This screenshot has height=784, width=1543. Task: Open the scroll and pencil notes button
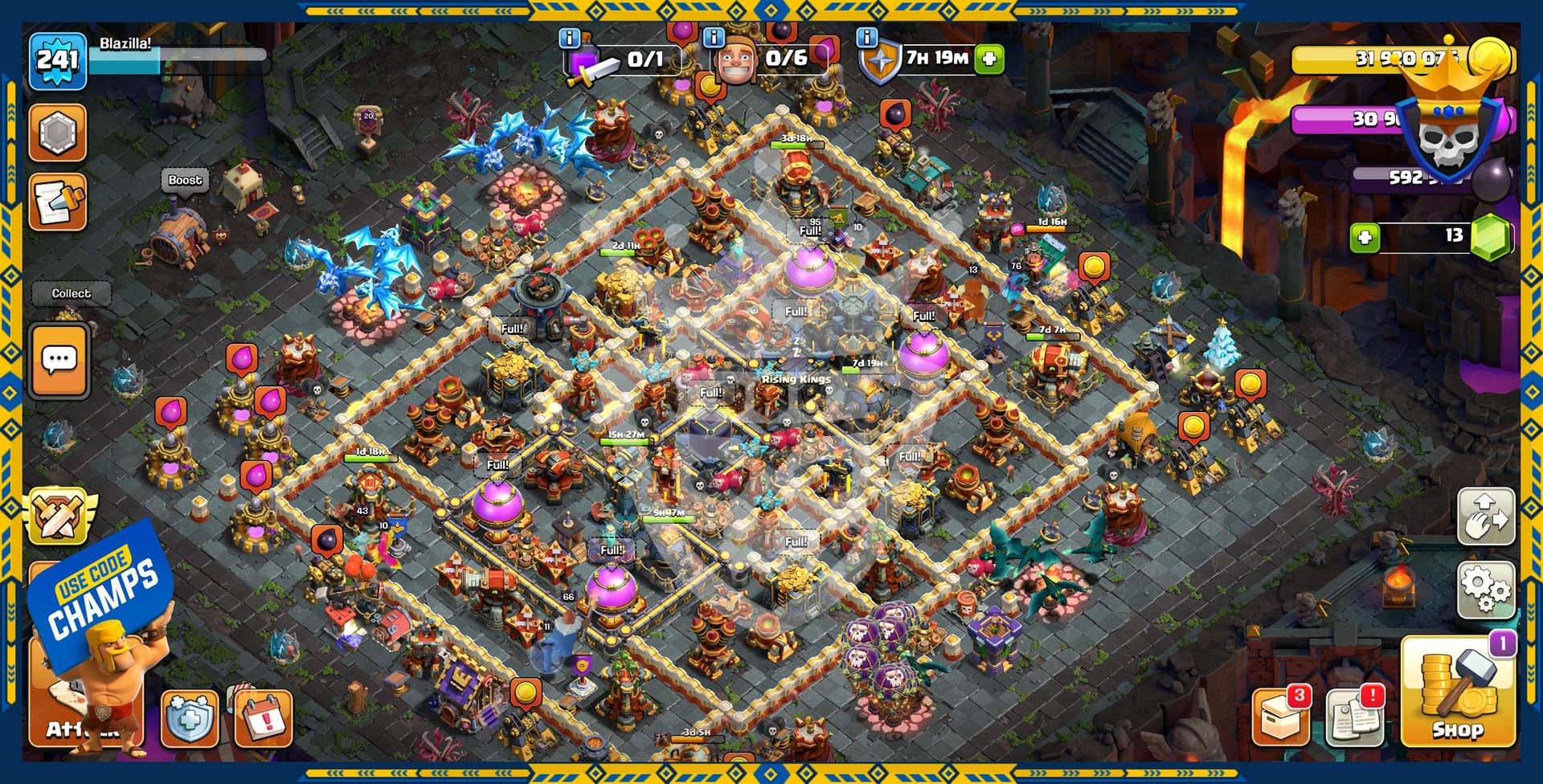[x=58, y=202]
